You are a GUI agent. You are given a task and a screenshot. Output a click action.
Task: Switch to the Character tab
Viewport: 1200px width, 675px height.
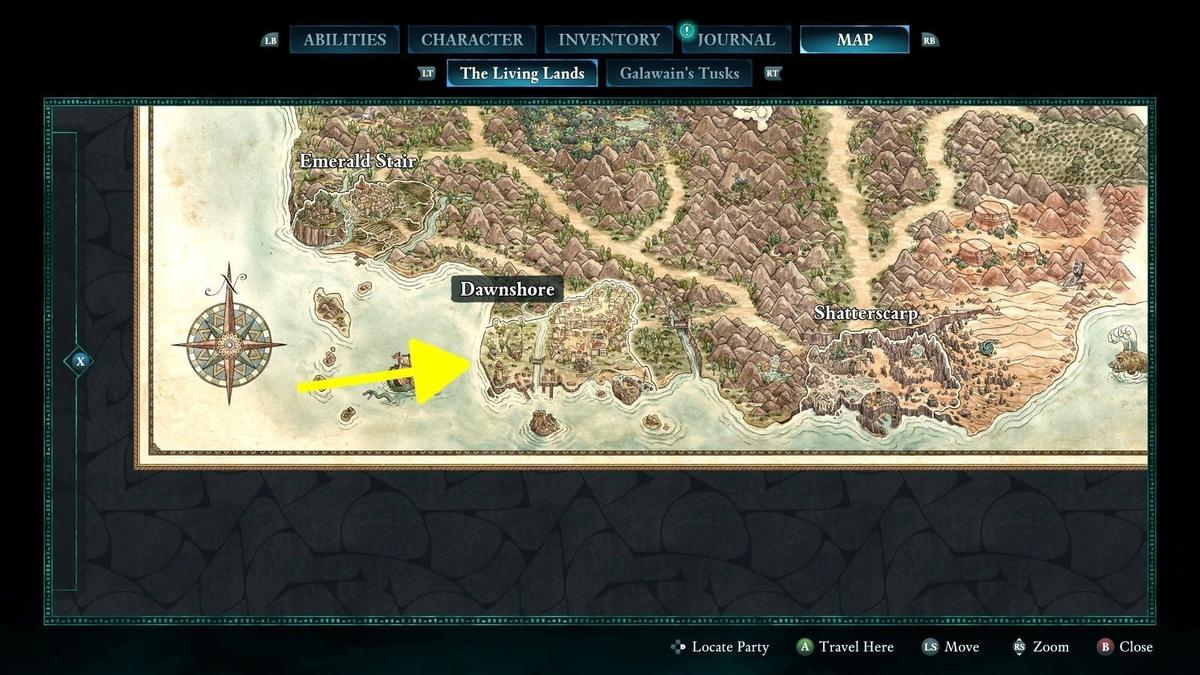pos(472,40)
